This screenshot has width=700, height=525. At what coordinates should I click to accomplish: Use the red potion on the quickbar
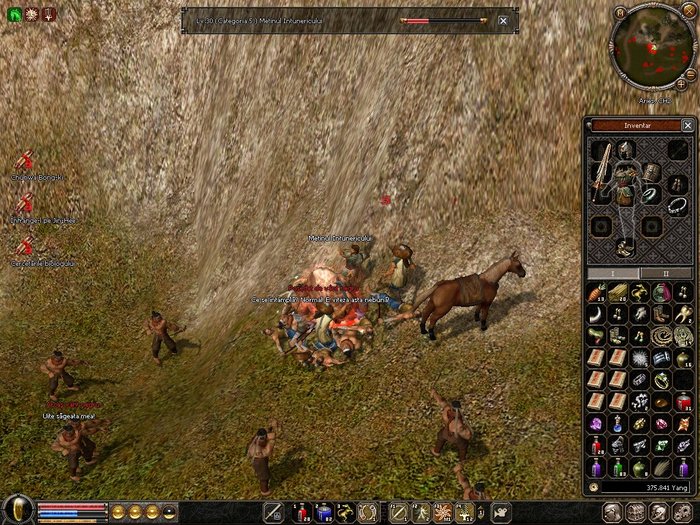pos(300,513)
